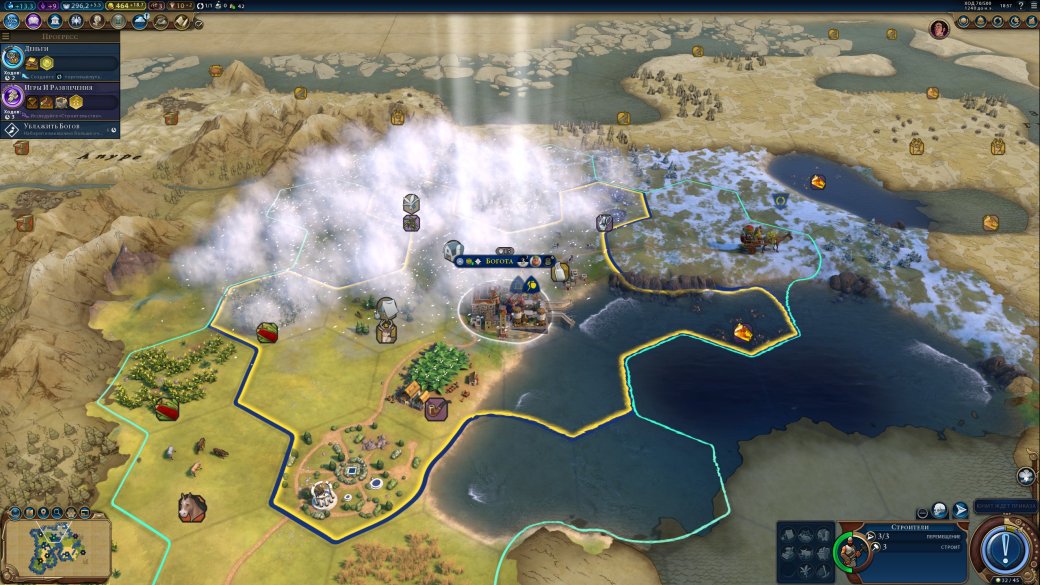Open the Ублажить Богов quest tracker row
Image resolution: width=1040 pixels, height=585 pixels.
point(60,128)
